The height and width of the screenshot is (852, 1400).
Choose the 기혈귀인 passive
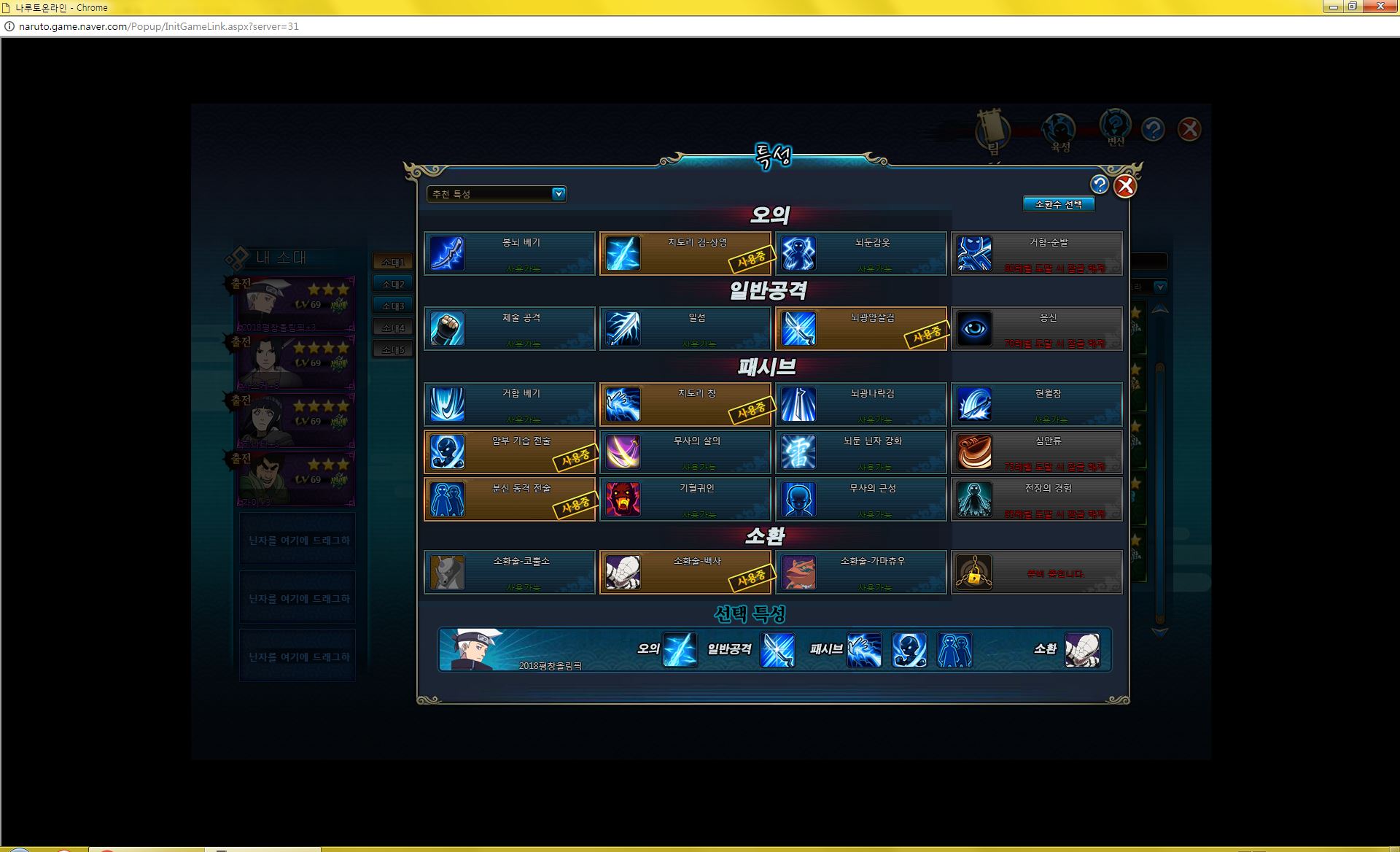pyautogui.click(x=685, y=500)
